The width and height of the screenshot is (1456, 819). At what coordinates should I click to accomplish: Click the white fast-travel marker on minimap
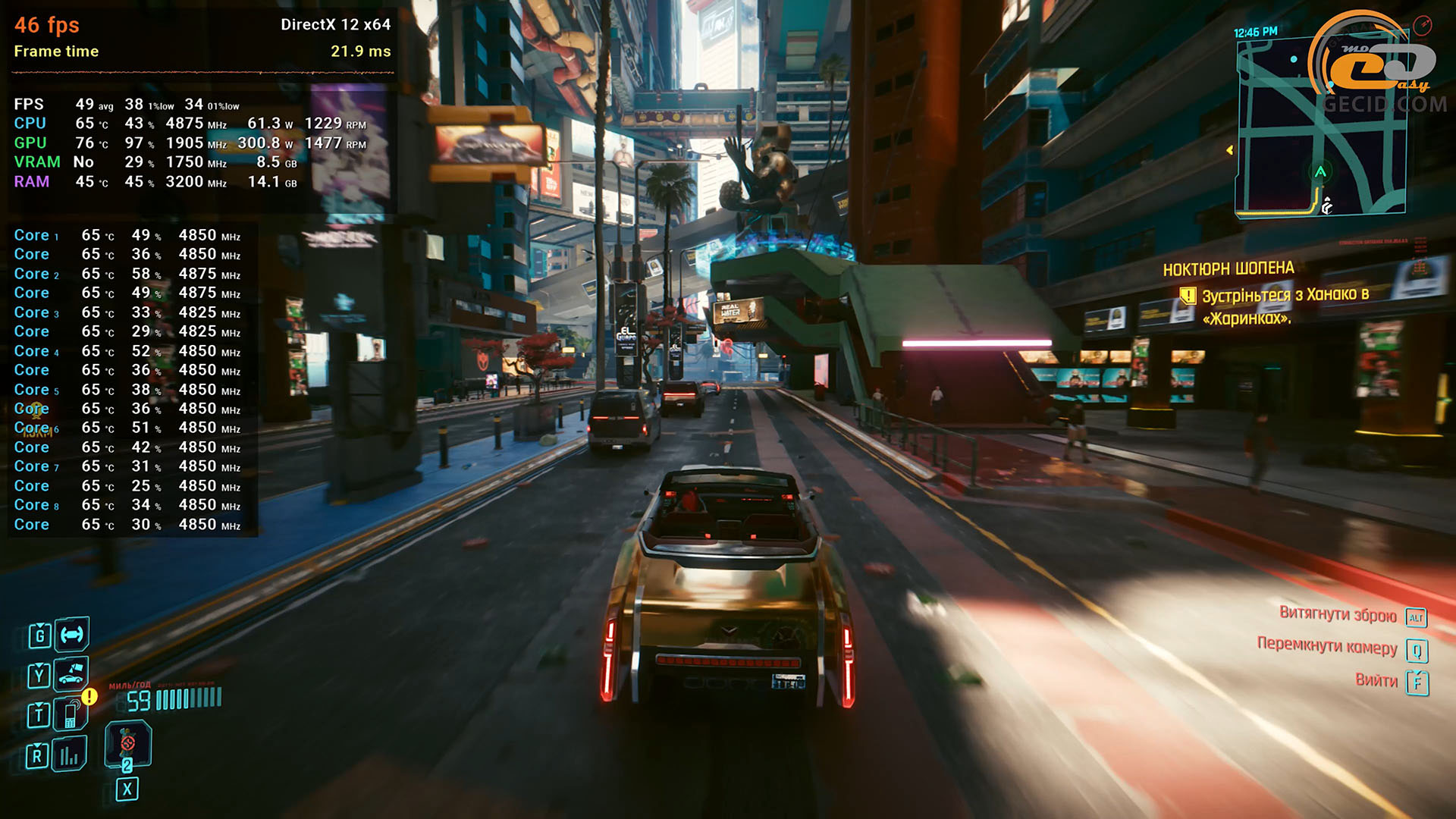pyautogui.click(x=1327, y=206)
